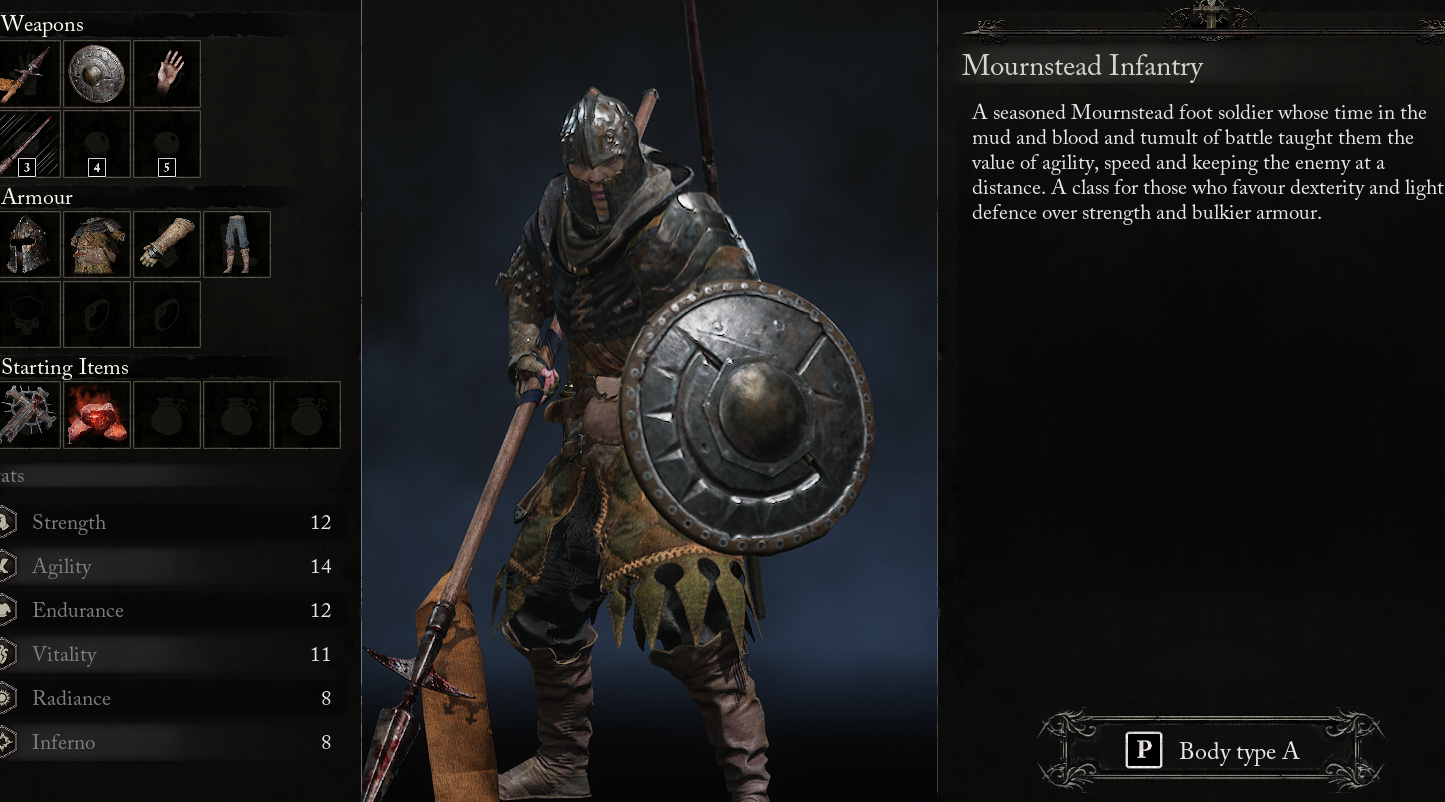Inspect the glowing ember starting item
Viewport: 1445px width, 802px height.
pos(96,414)
